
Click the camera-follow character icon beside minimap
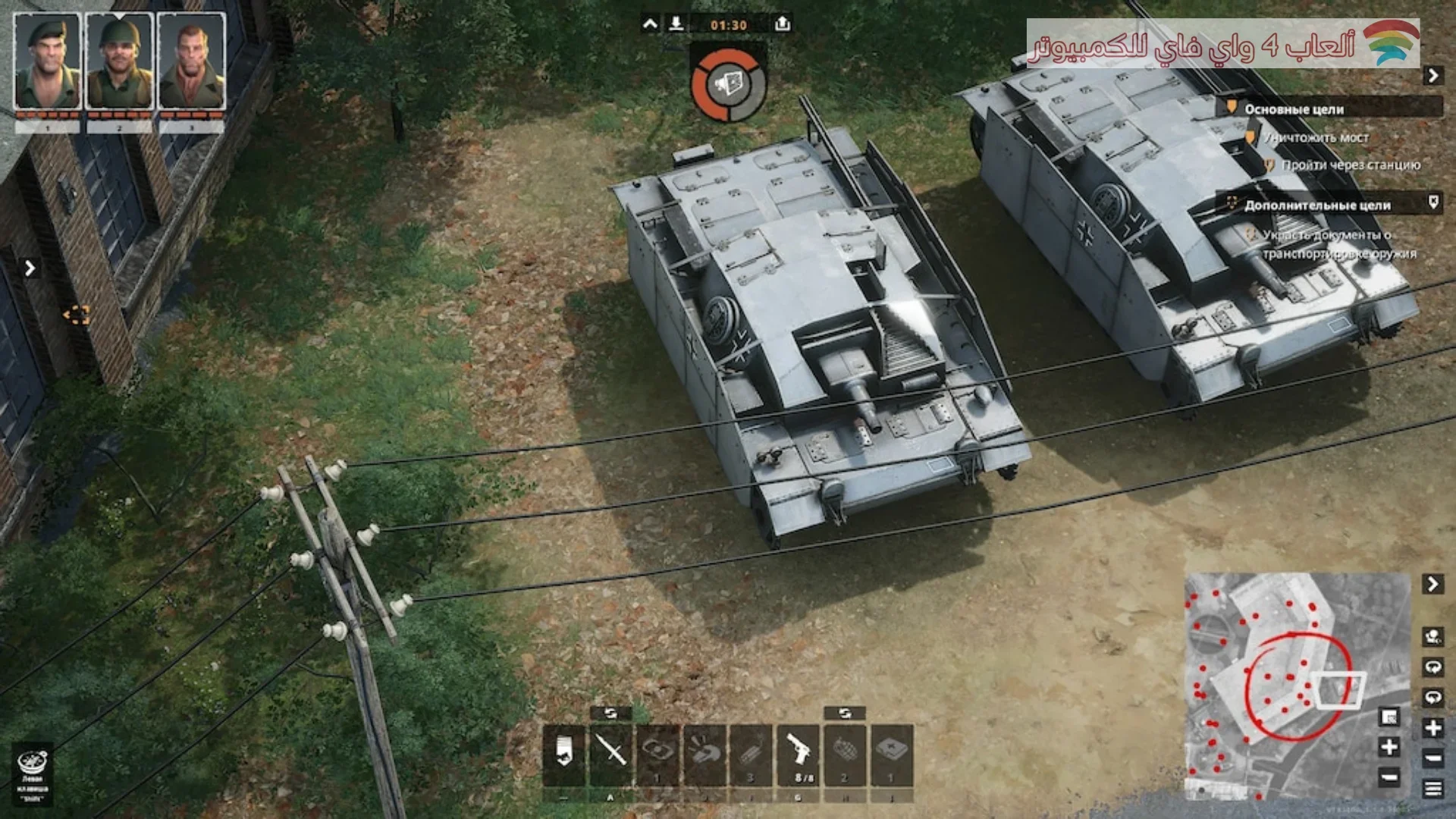point(1432,637)
